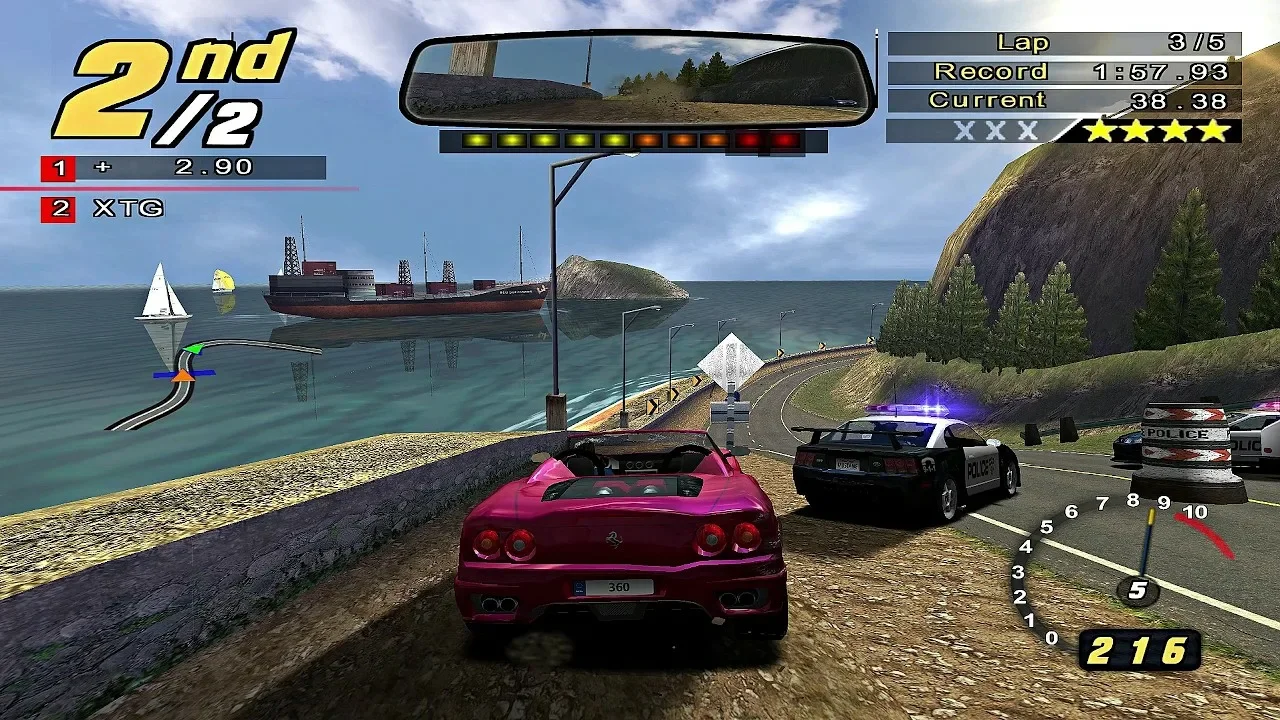Click the track minimap
This screenshot has width=1280, height=720.
click(200, 380)
